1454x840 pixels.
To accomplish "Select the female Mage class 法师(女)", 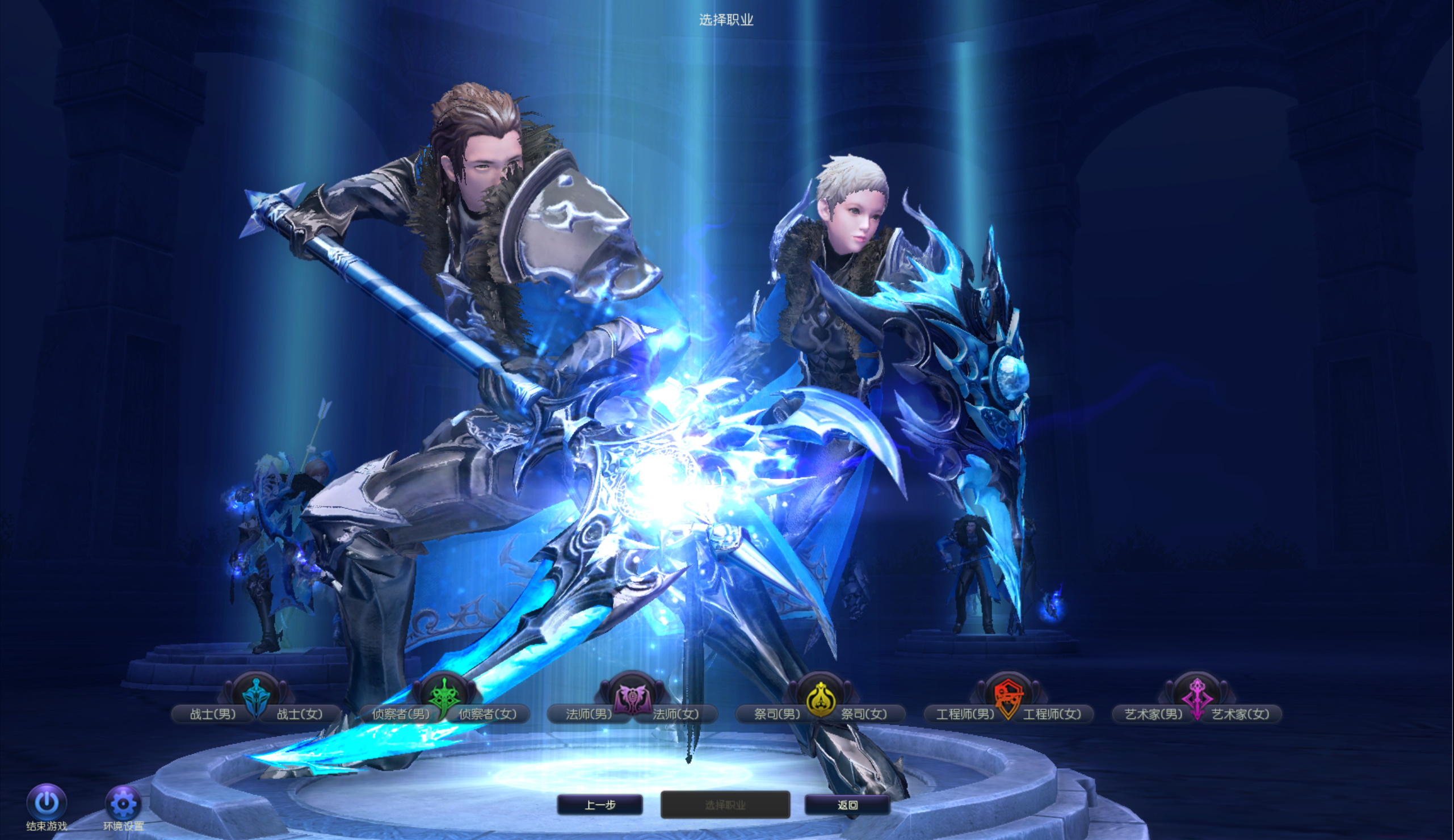I will coord(676,714).
